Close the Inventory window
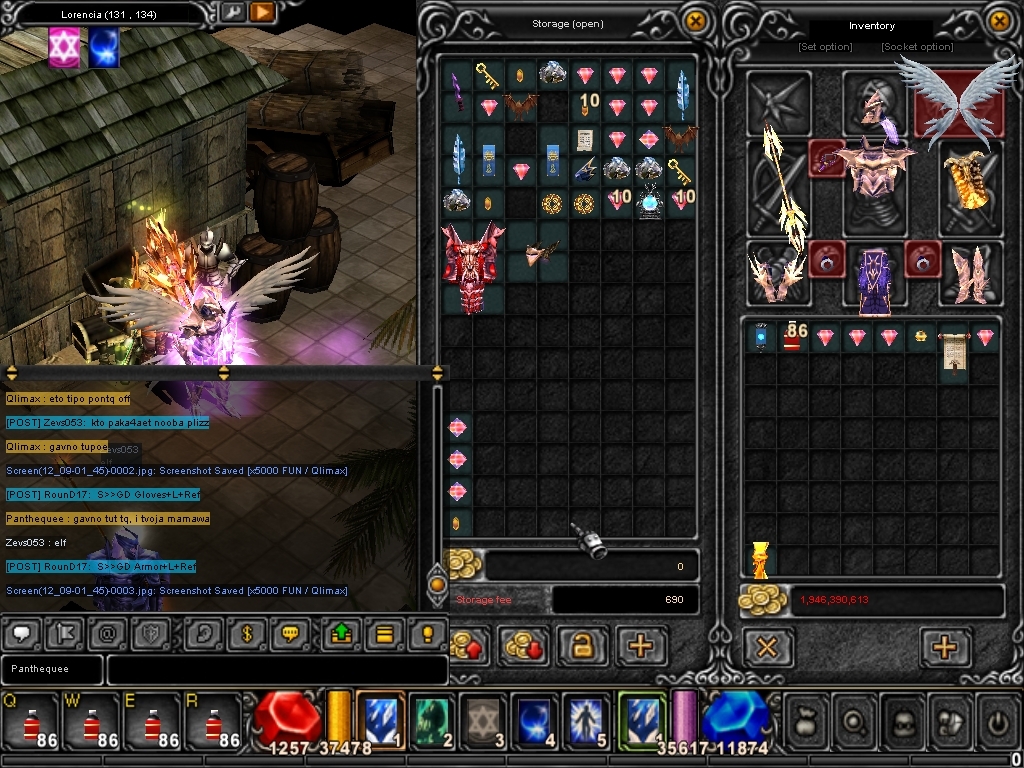The width and height of the screenshot is (1024, 768). pos(999,22)
